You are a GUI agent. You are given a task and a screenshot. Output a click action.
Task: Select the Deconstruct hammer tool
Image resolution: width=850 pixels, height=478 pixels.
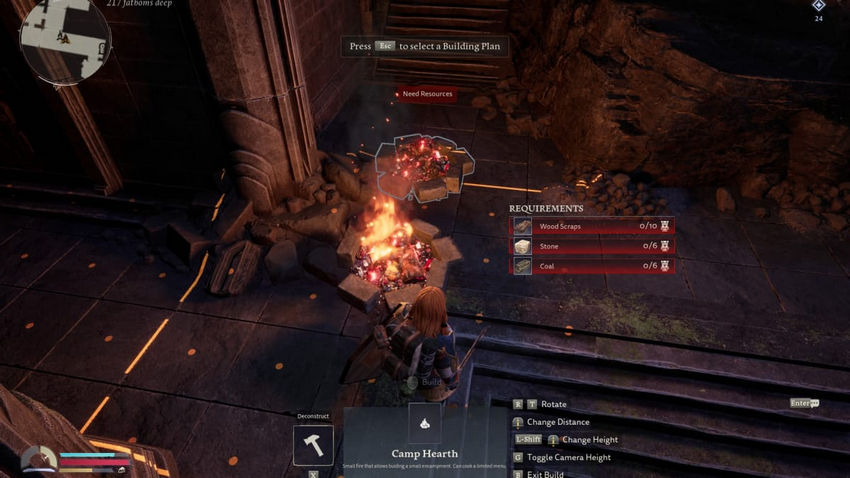click(x=313, y=445)
